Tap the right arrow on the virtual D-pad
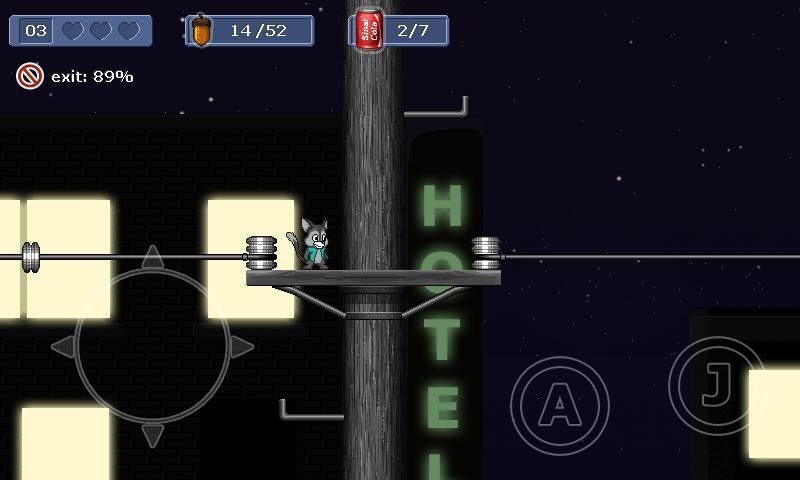Screen dimensions: 800x480 242,347
